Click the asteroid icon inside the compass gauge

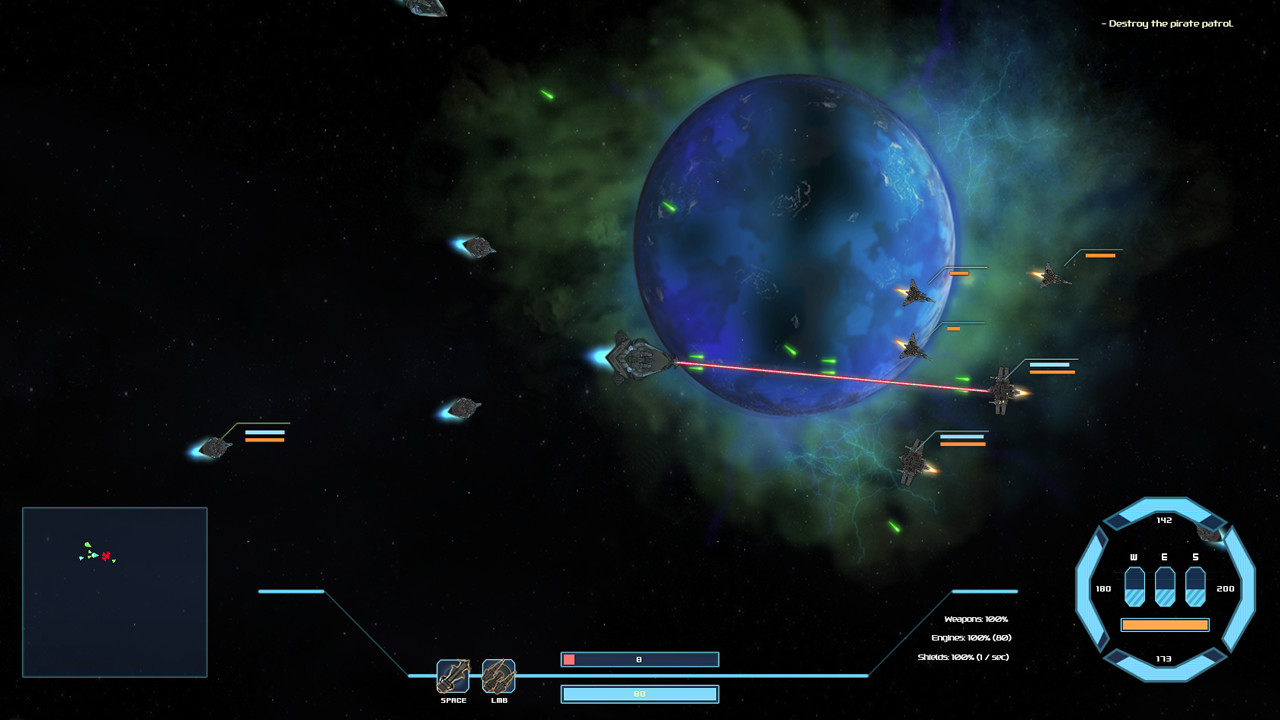[1207, 534]
